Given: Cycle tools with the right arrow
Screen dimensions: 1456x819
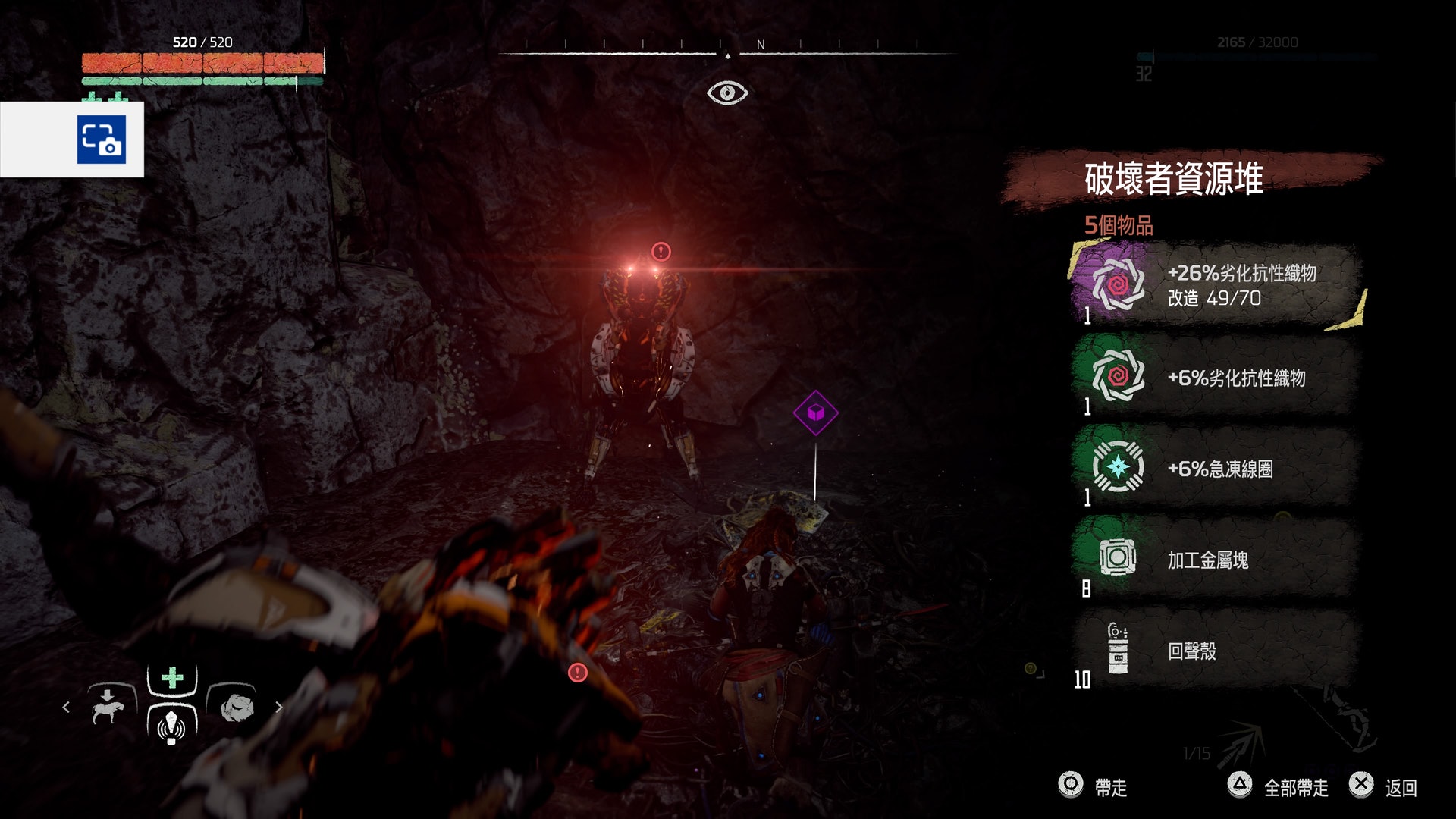Looking at the screenshot, I should tap(279, 707).
